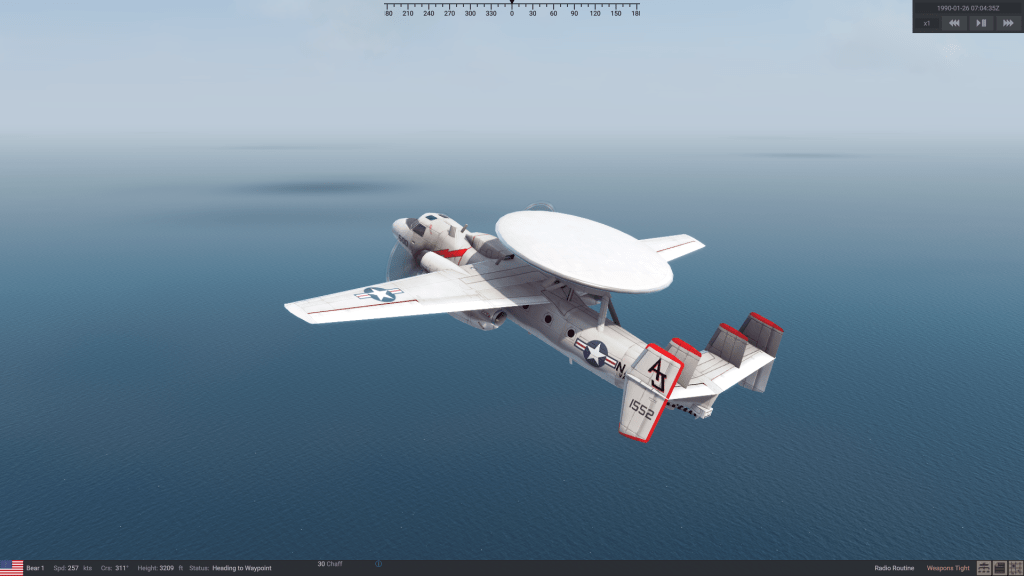
Task: Toggle the Weapons Tight engagement setting
Action: point(948,568)
